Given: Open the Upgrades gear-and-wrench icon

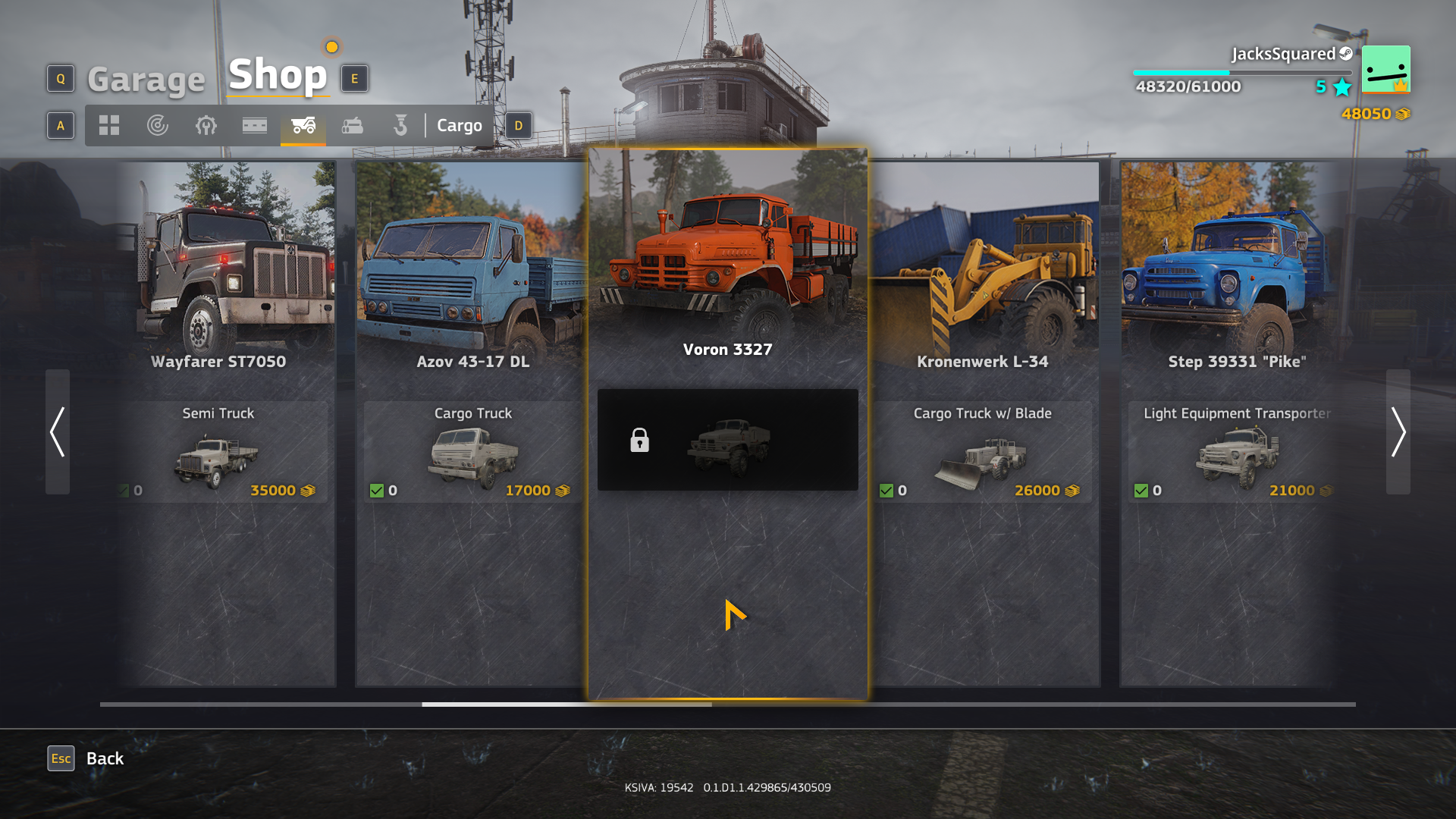Looking at the screenshot, I should 206,125.
